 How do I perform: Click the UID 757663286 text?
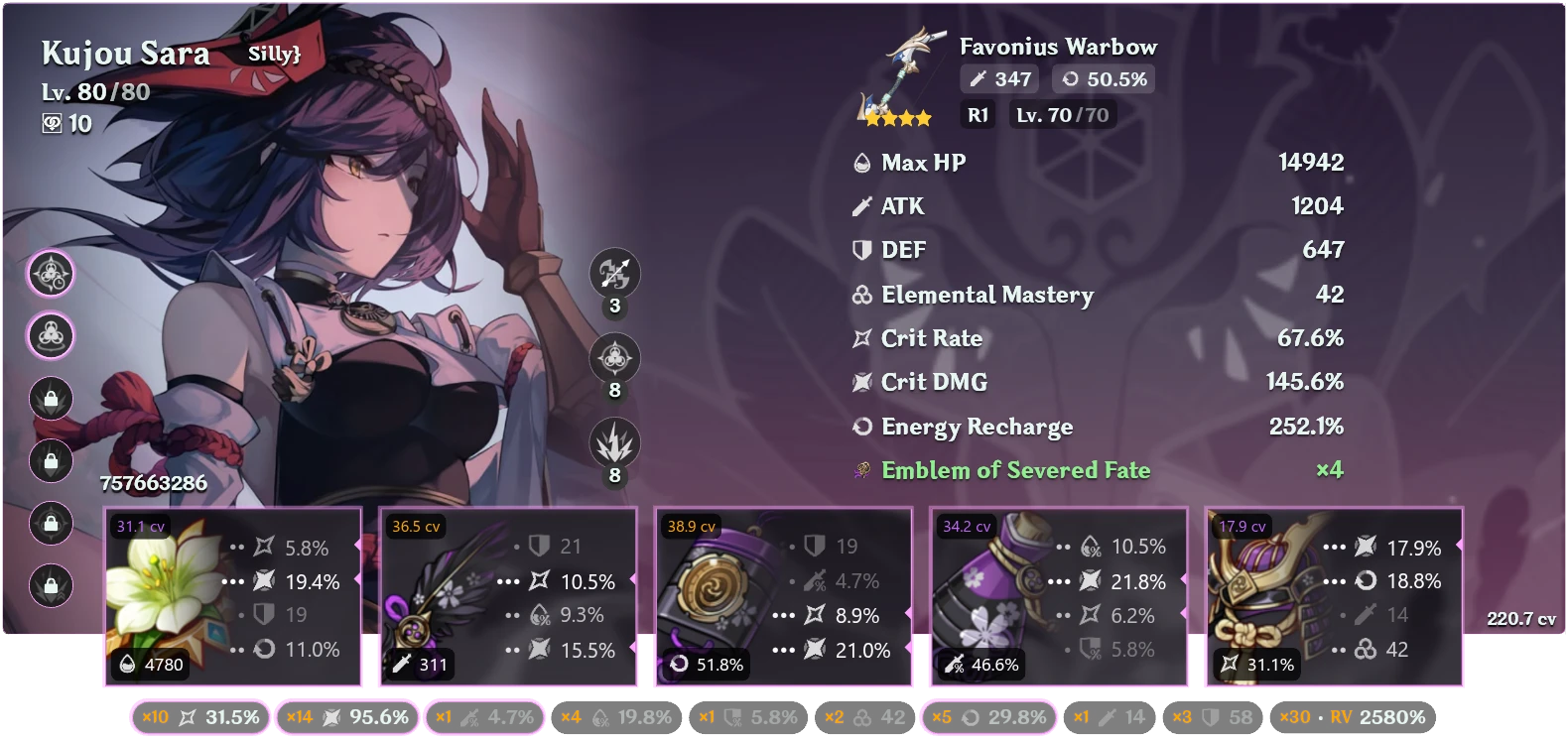tap(153, 484)
